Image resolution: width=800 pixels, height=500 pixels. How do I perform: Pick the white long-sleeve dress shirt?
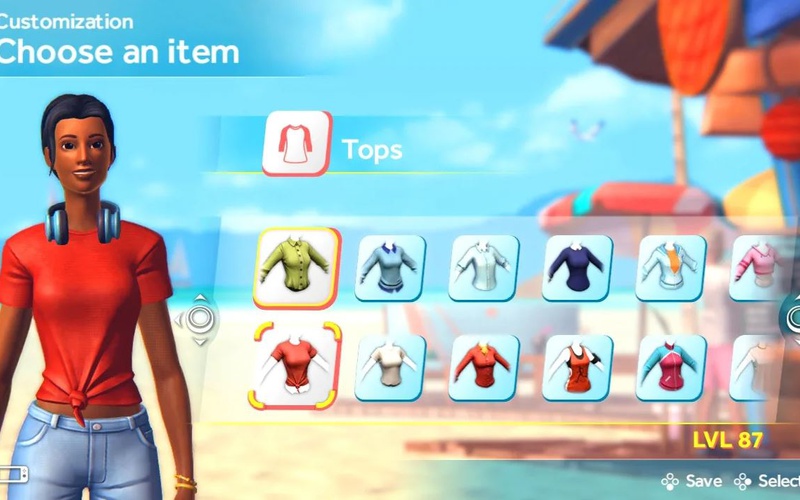point(484,268)
